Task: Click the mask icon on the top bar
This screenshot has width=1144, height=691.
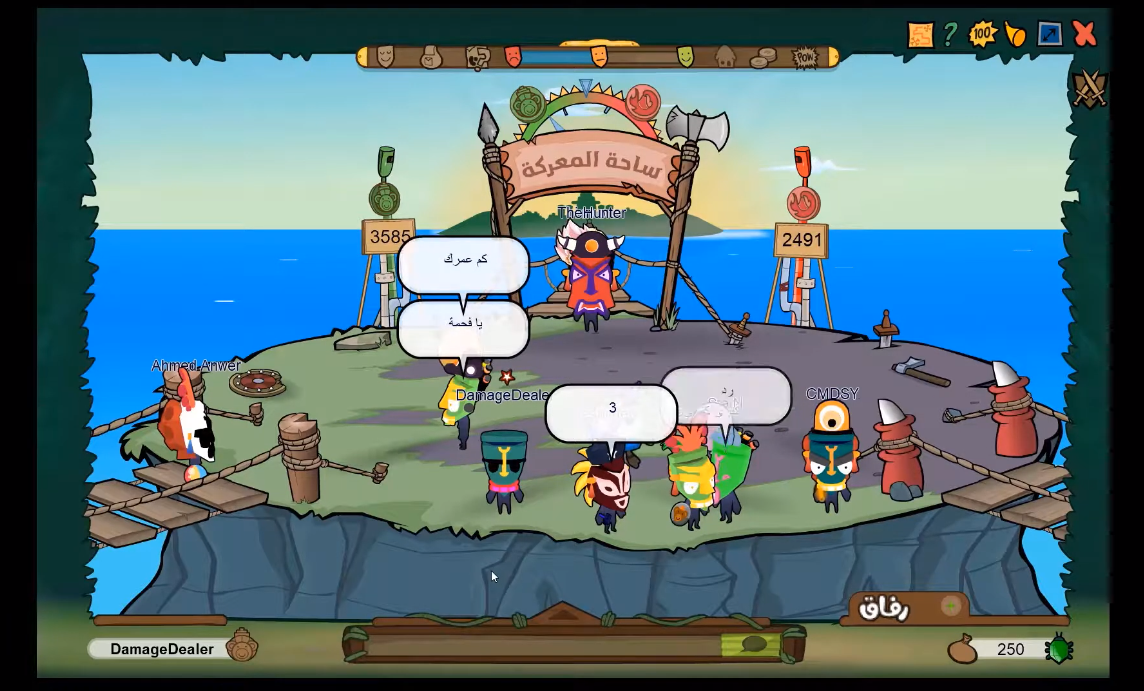Action: point(385,56)
